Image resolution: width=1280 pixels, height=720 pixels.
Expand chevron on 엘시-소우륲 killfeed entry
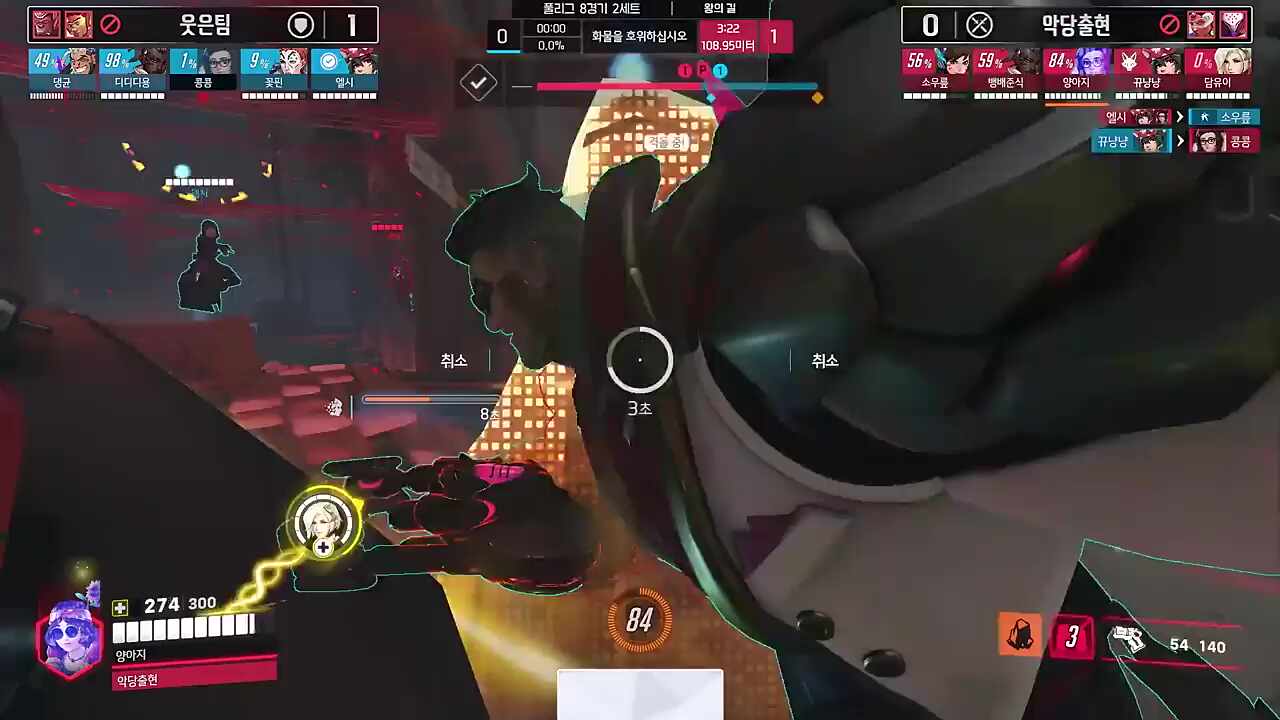(1180, 116)
